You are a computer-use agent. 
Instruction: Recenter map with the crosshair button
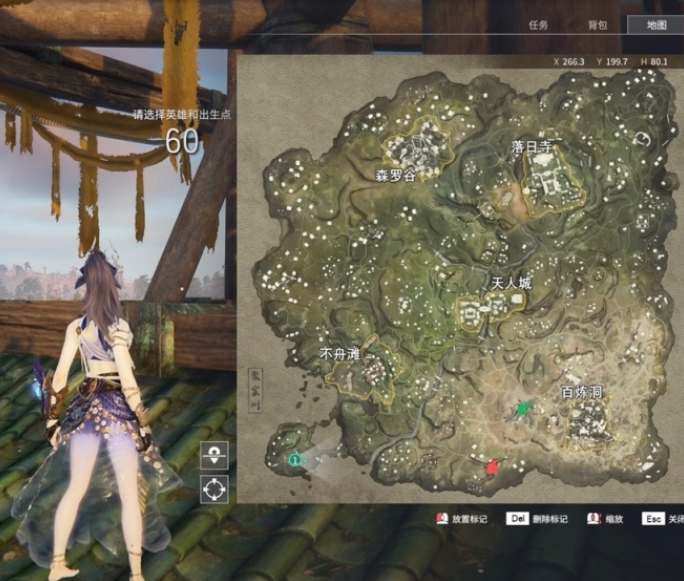215,489
